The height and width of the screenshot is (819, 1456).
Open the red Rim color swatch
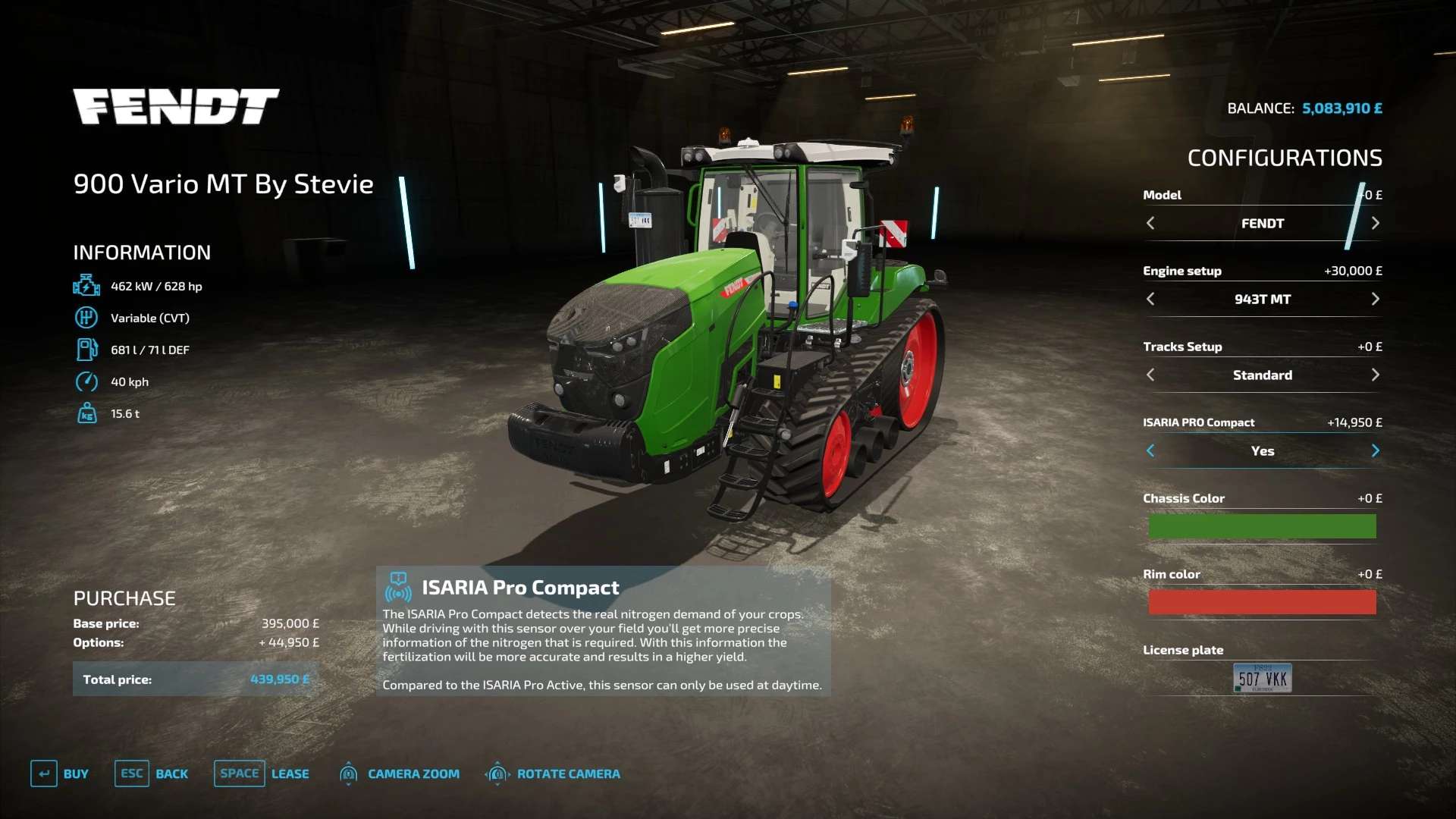coord(1262,602)
